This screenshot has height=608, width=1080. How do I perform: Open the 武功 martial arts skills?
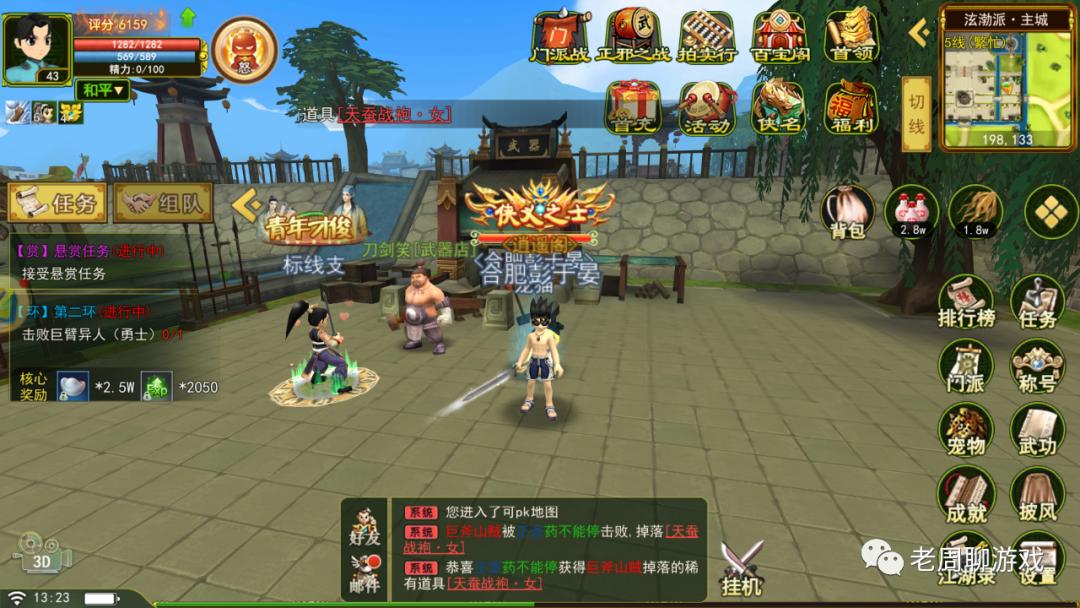tap(1036, 430)
